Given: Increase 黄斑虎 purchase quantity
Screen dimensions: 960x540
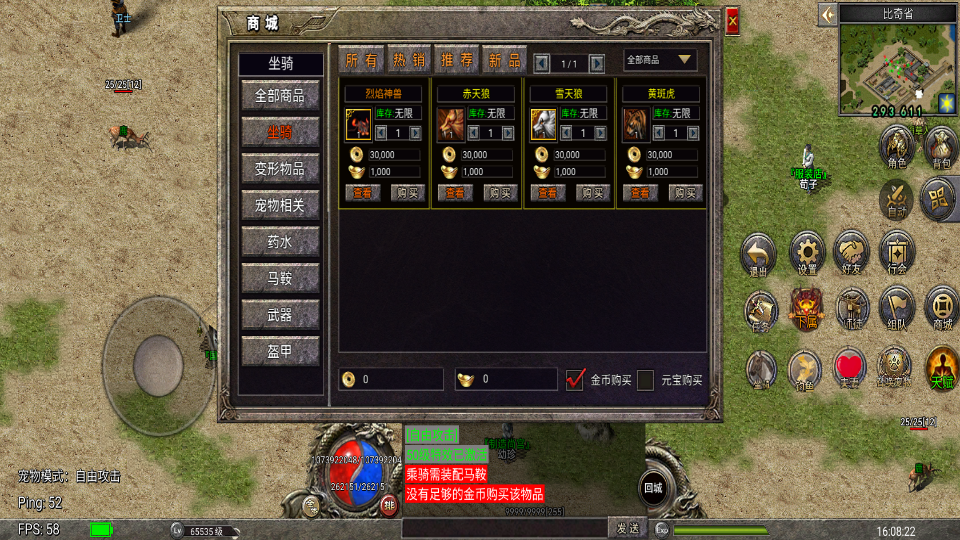Looking at the screenshot, I should pos(693,132).
